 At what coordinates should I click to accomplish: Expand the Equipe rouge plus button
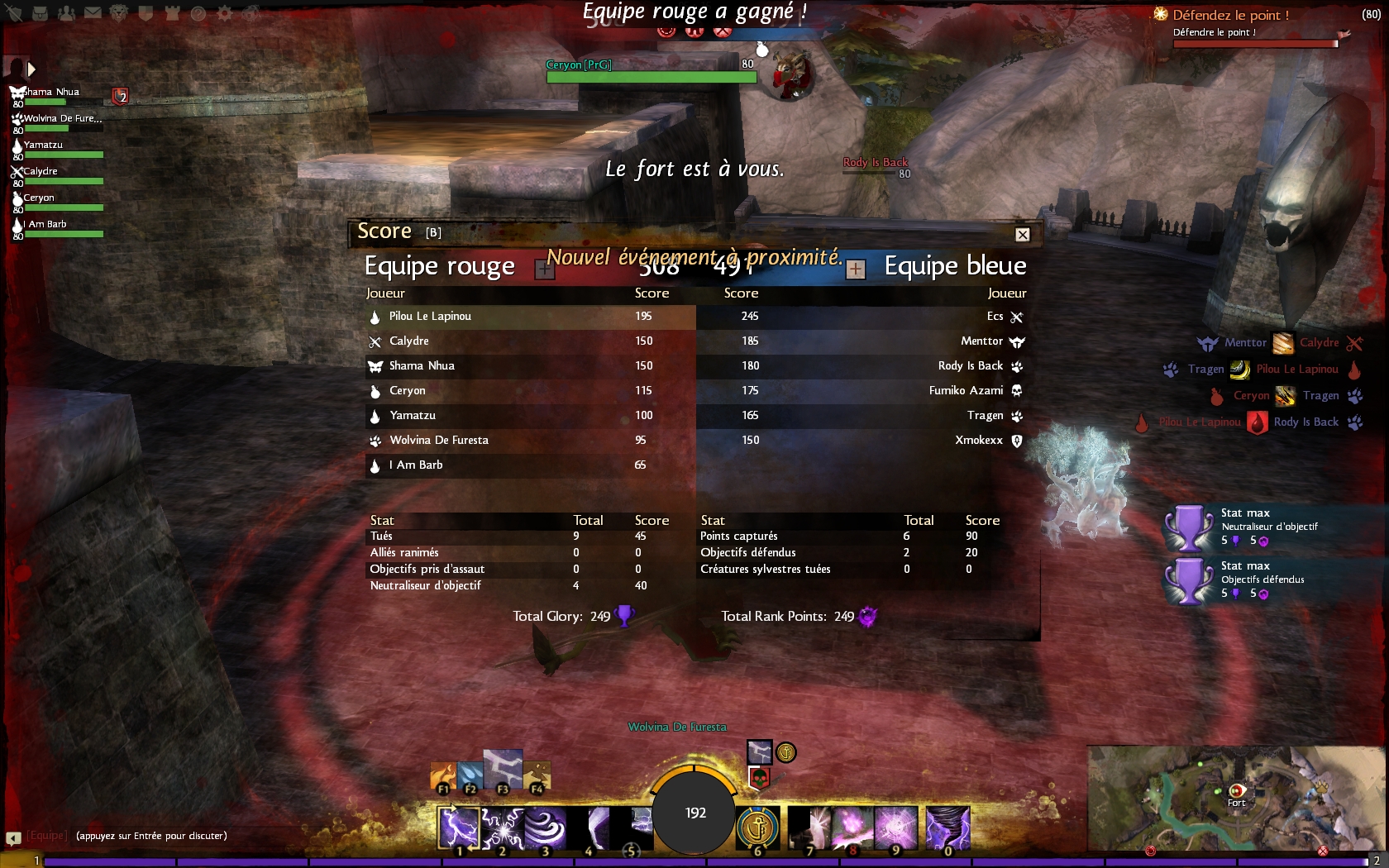point(544,269)
